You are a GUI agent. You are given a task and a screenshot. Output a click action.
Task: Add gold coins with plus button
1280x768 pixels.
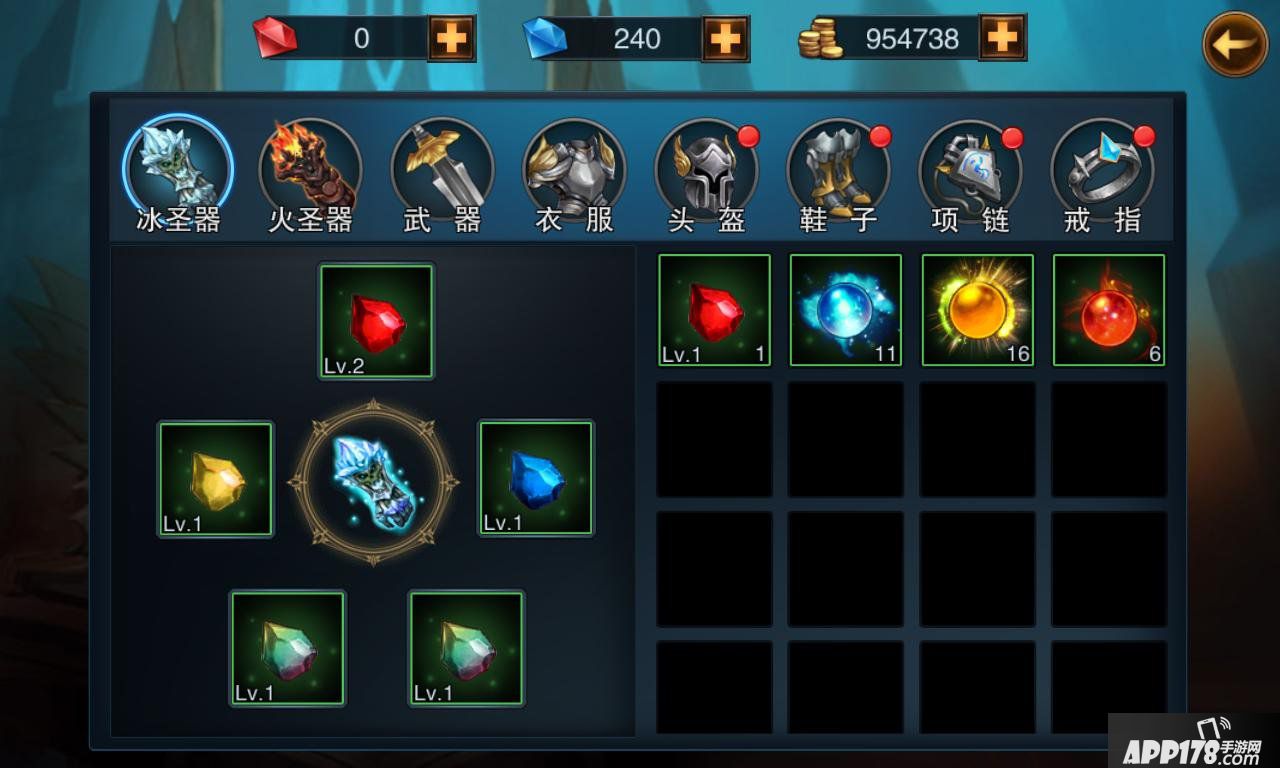1002,38
